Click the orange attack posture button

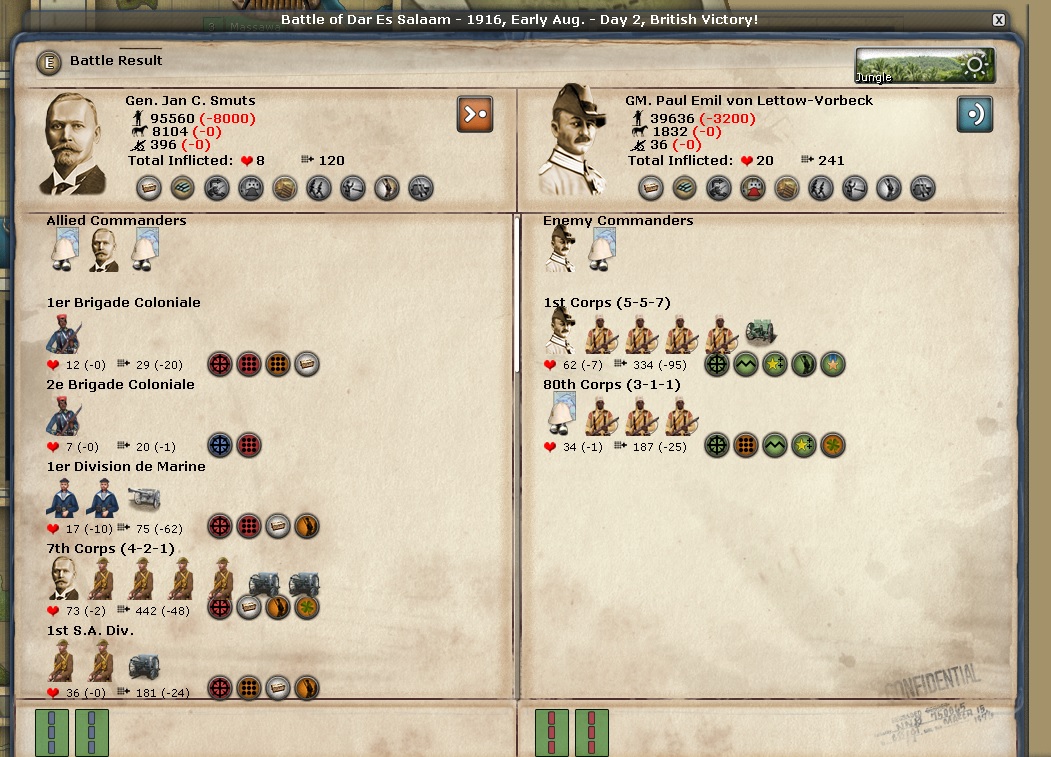pyautogui.click(x=474, y=114)
